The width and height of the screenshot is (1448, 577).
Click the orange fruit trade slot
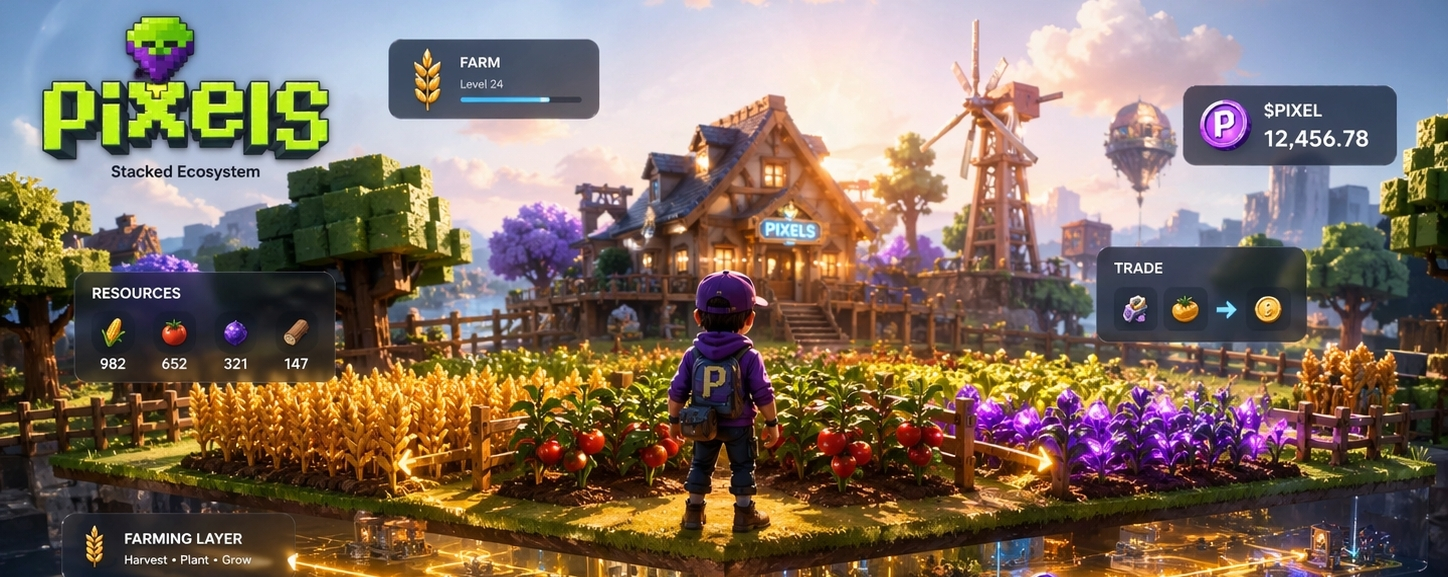1186,310
